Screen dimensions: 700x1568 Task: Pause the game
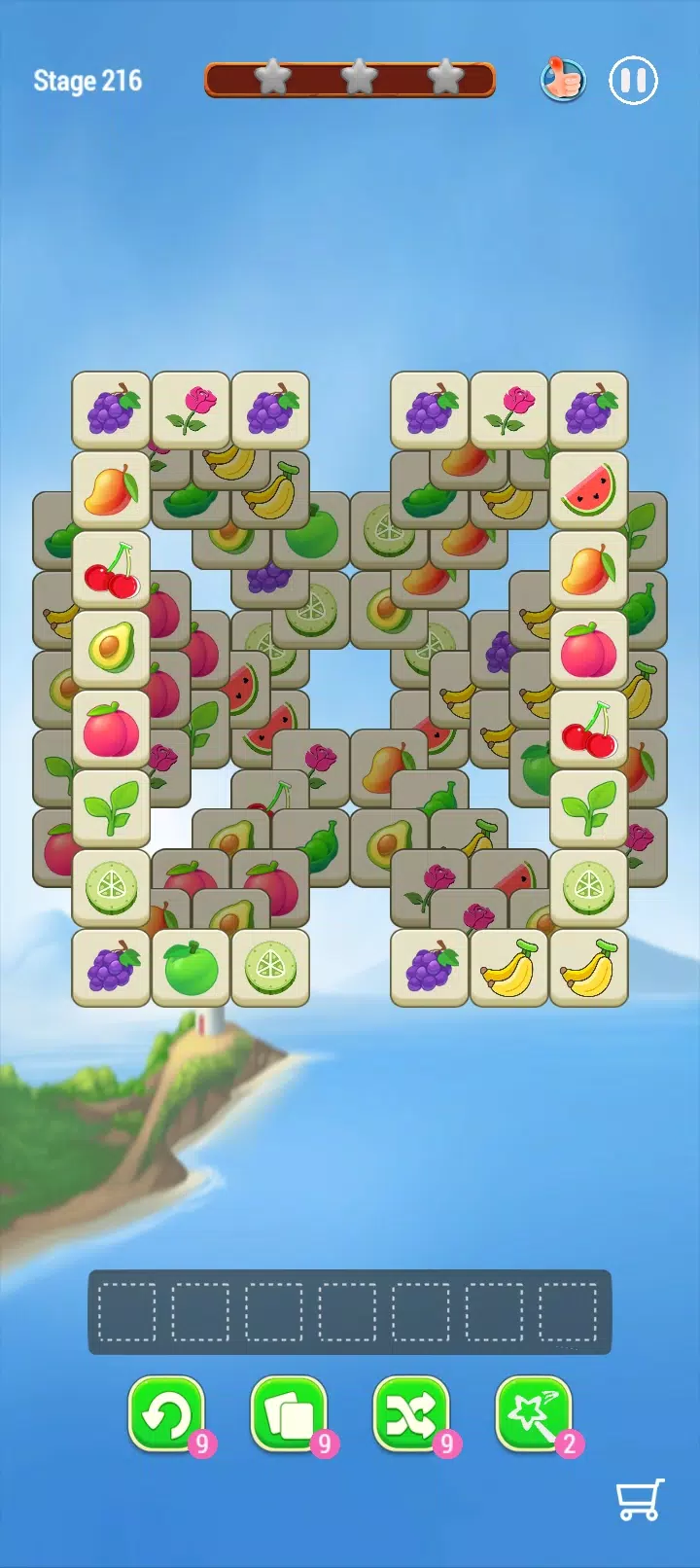633,80
